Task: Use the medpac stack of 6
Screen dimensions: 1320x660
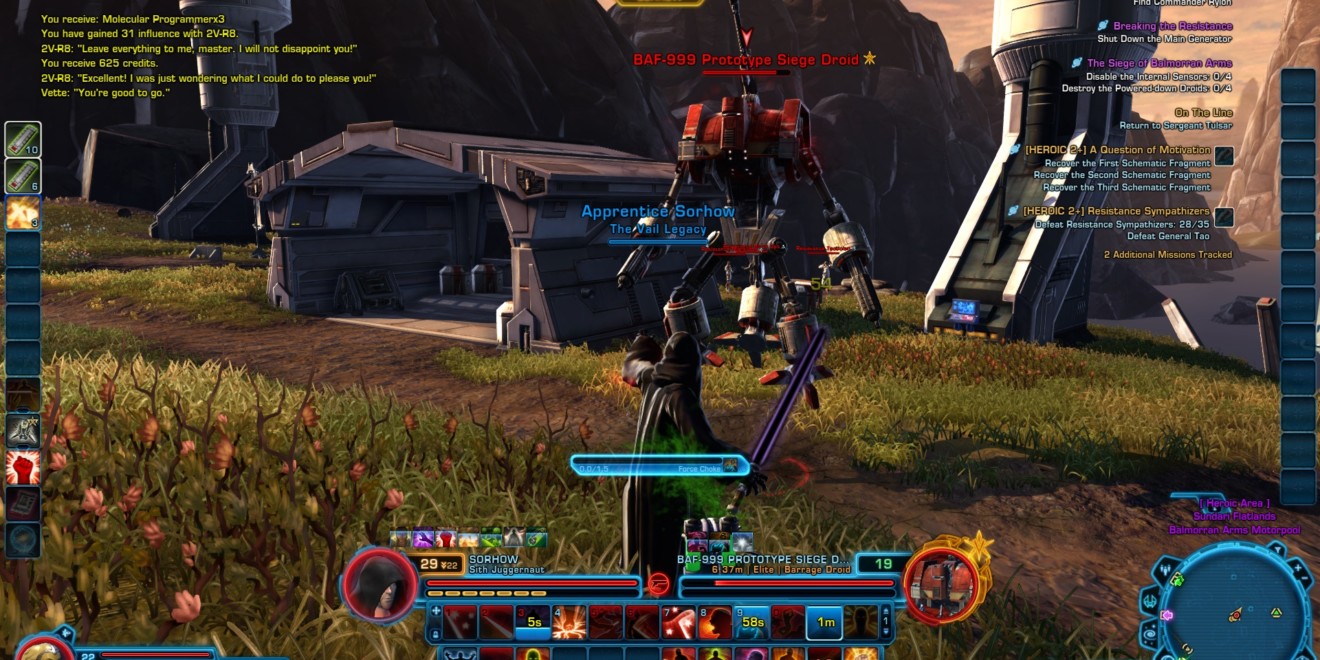Action: tap(22, 175)
